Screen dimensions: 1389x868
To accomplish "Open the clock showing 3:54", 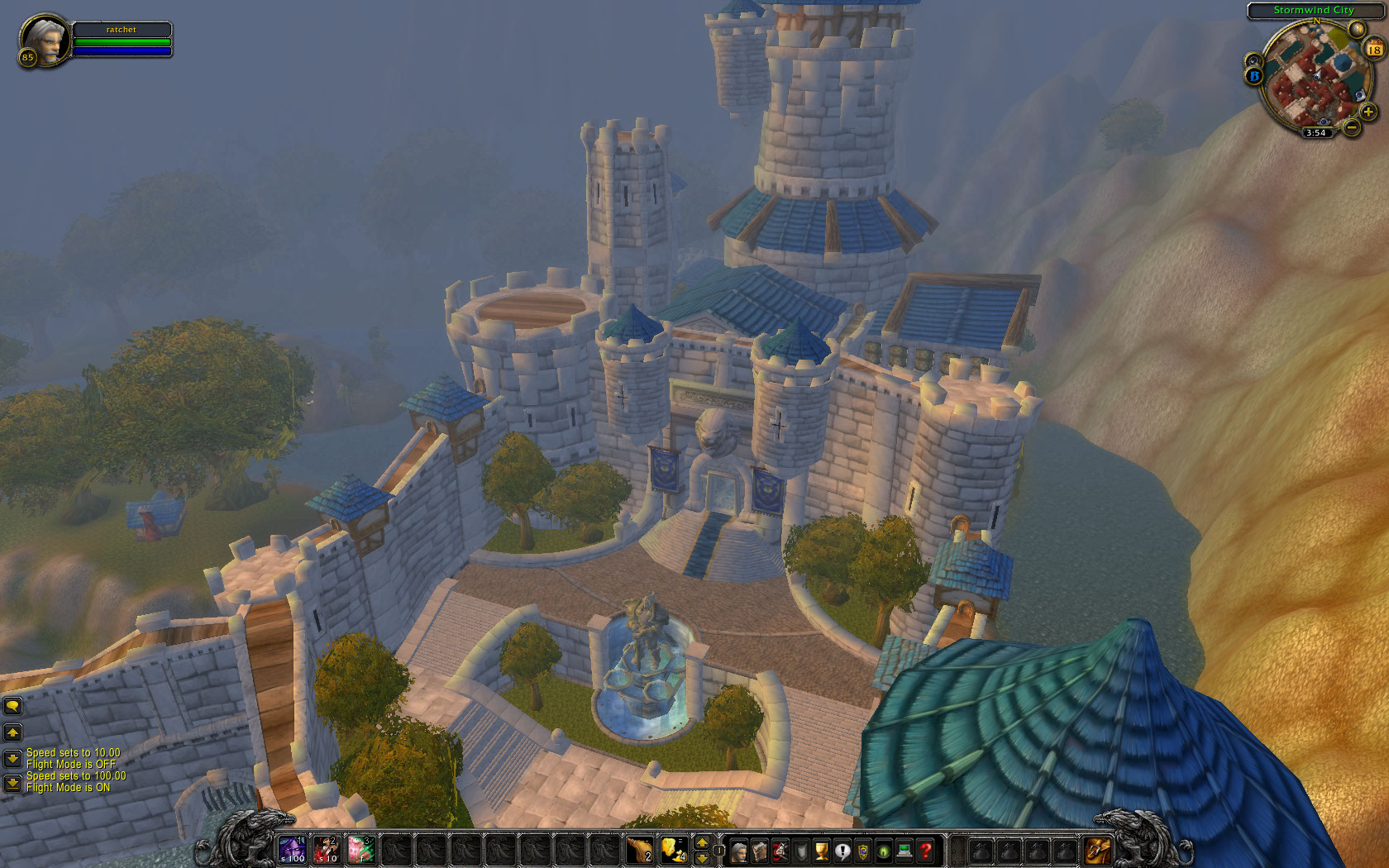I will pyautogui.click(x=1315, y=132).
